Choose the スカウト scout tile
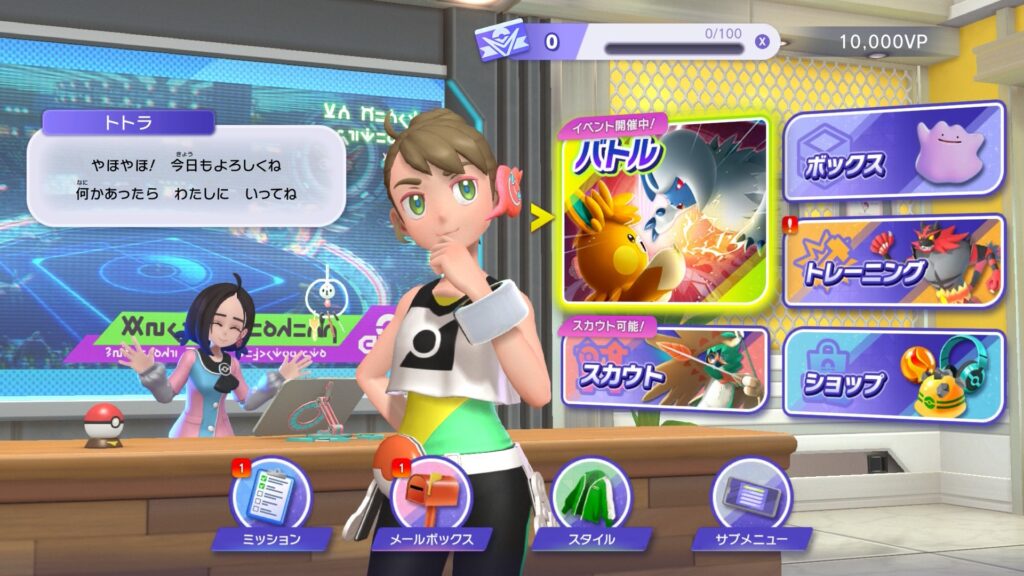The width and height of the screenshot is (1024, 576). [x=665, y=368]
